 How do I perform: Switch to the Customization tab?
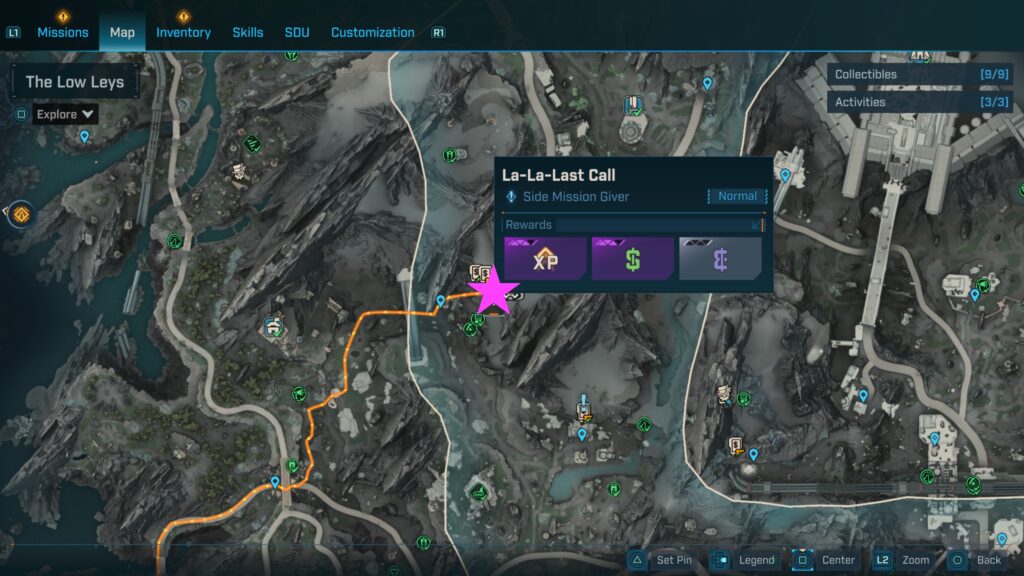(x=372, y=32)
